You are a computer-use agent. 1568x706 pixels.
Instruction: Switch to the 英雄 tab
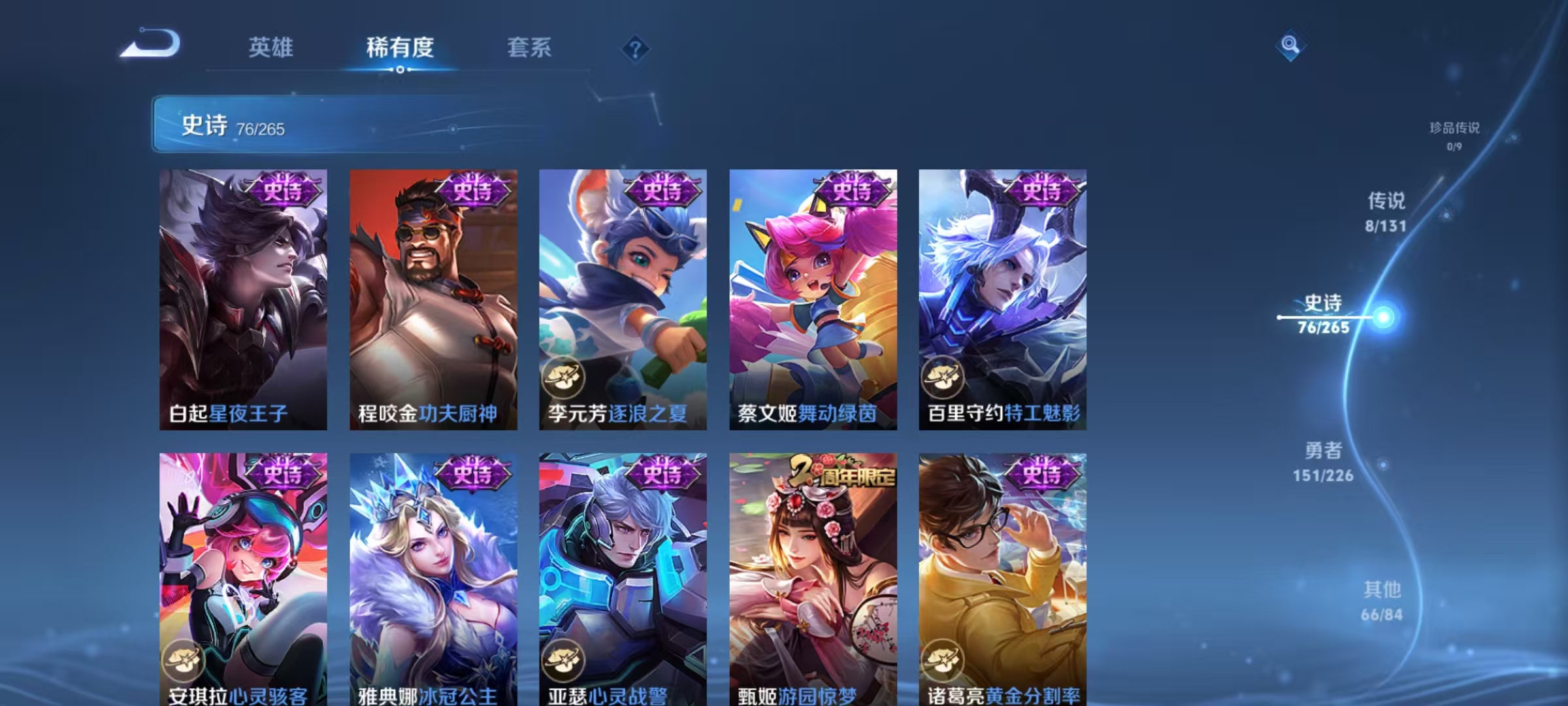click(x=271, y=48)
